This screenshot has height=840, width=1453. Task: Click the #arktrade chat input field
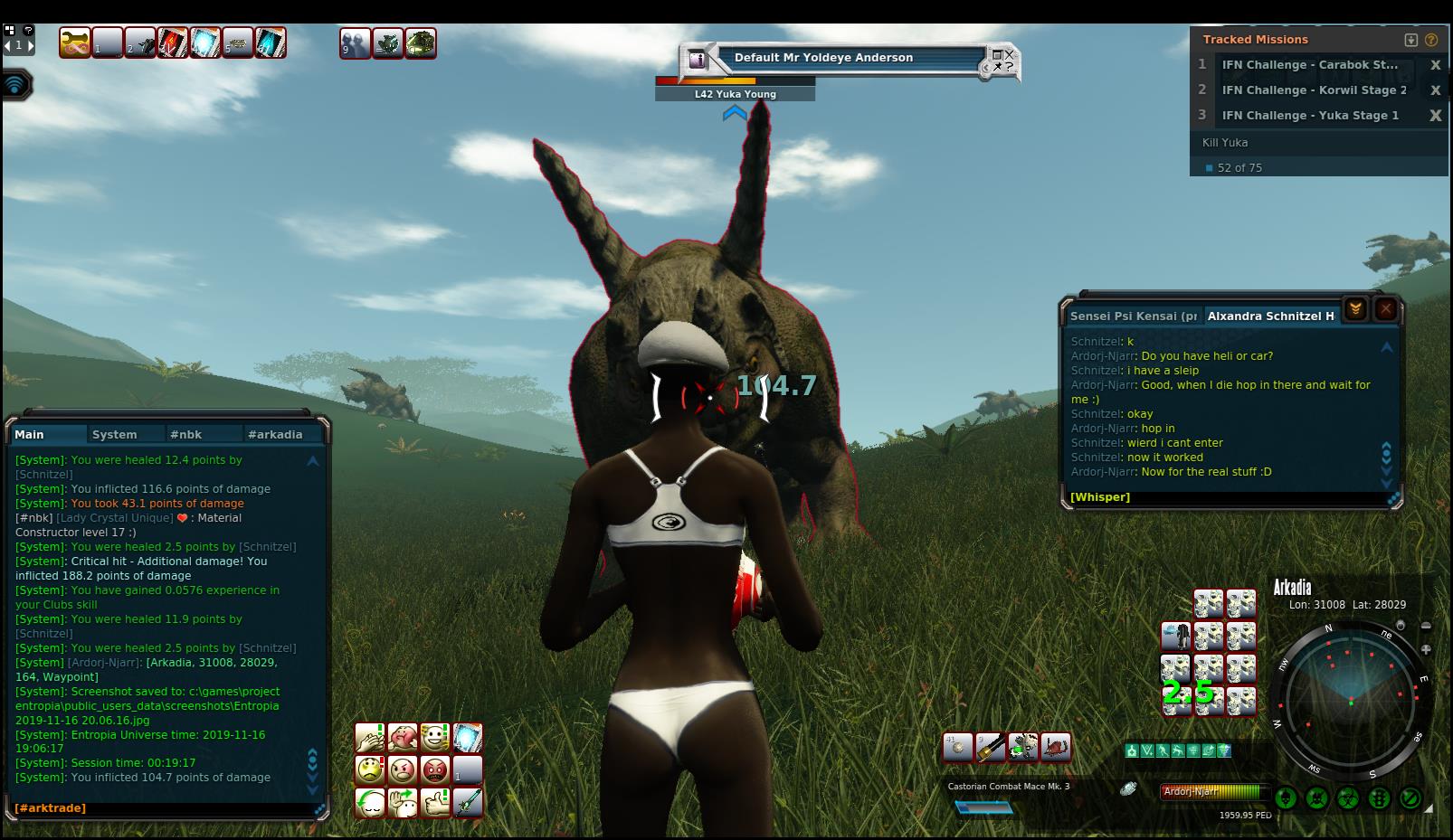tap(163, 808)
